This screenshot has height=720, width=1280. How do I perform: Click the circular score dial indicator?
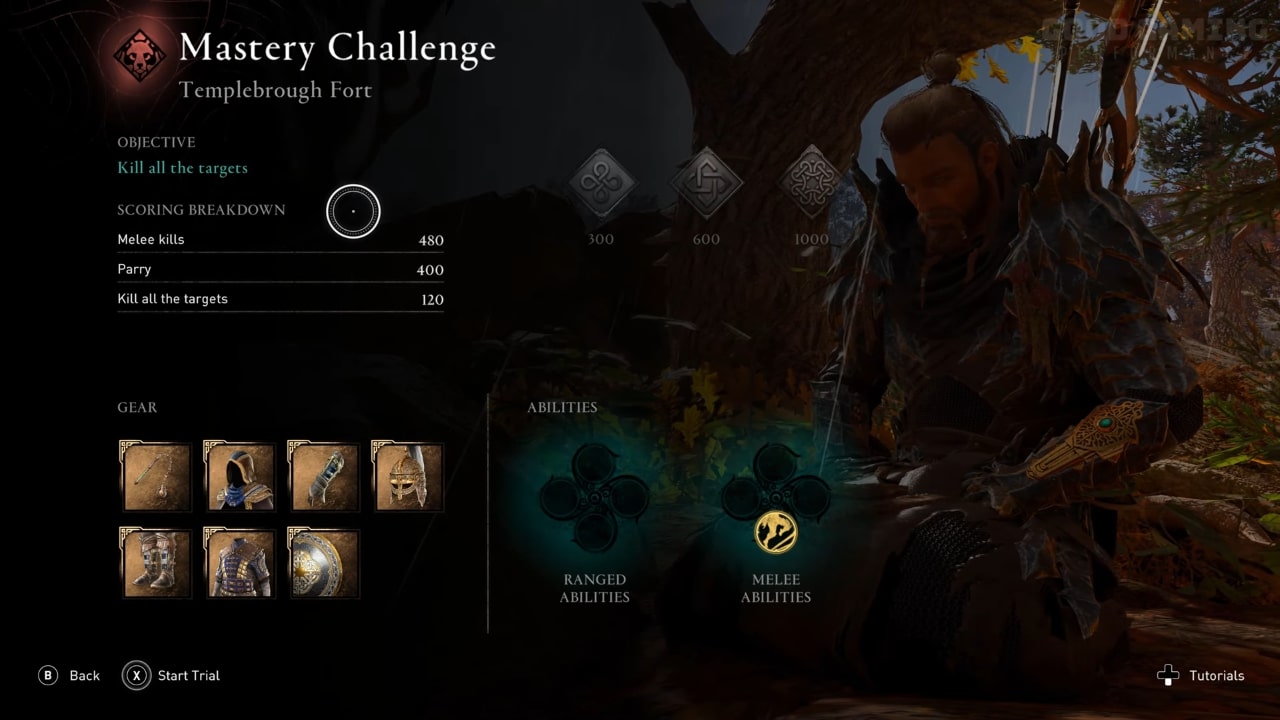354,212
